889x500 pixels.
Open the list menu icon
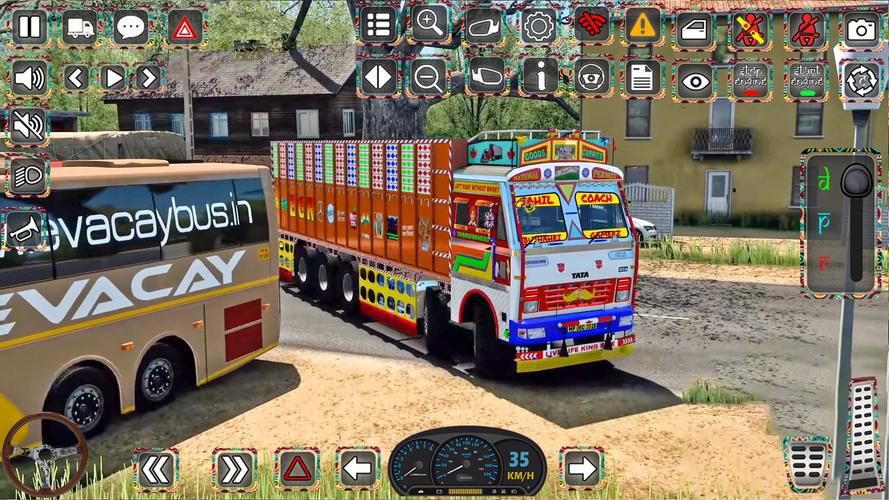click(378, 25)
